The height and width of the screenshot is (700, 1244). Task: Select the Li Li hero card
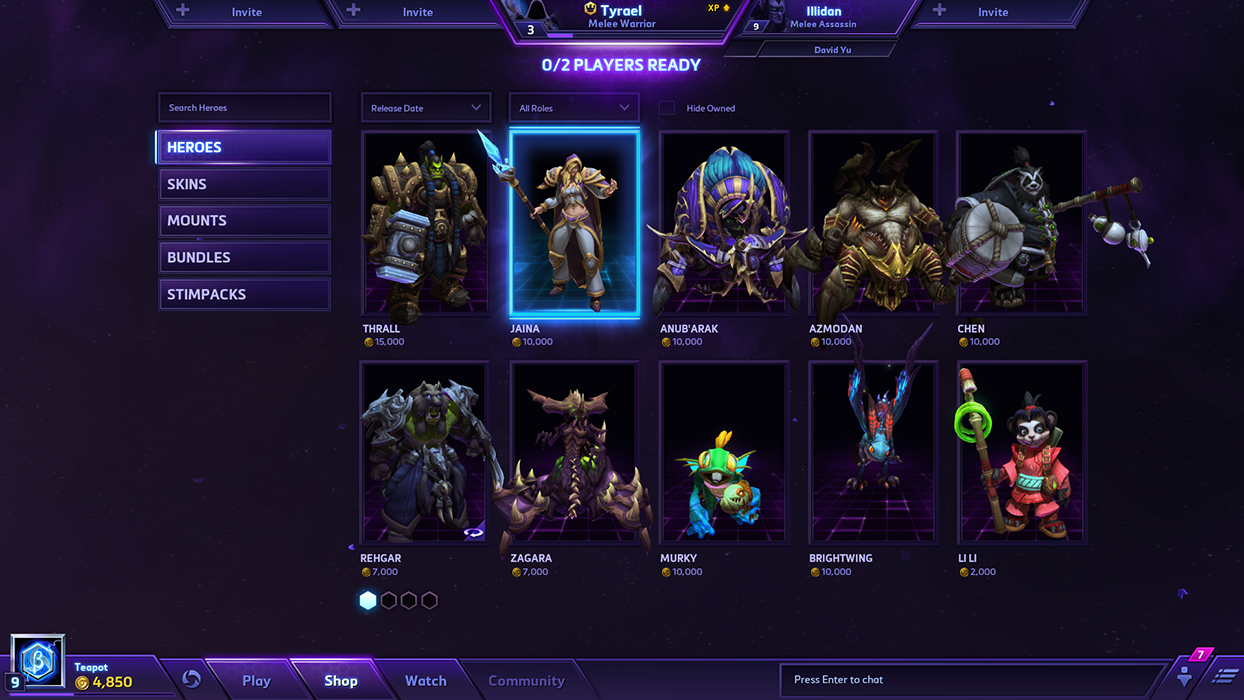coord(1021,453)
